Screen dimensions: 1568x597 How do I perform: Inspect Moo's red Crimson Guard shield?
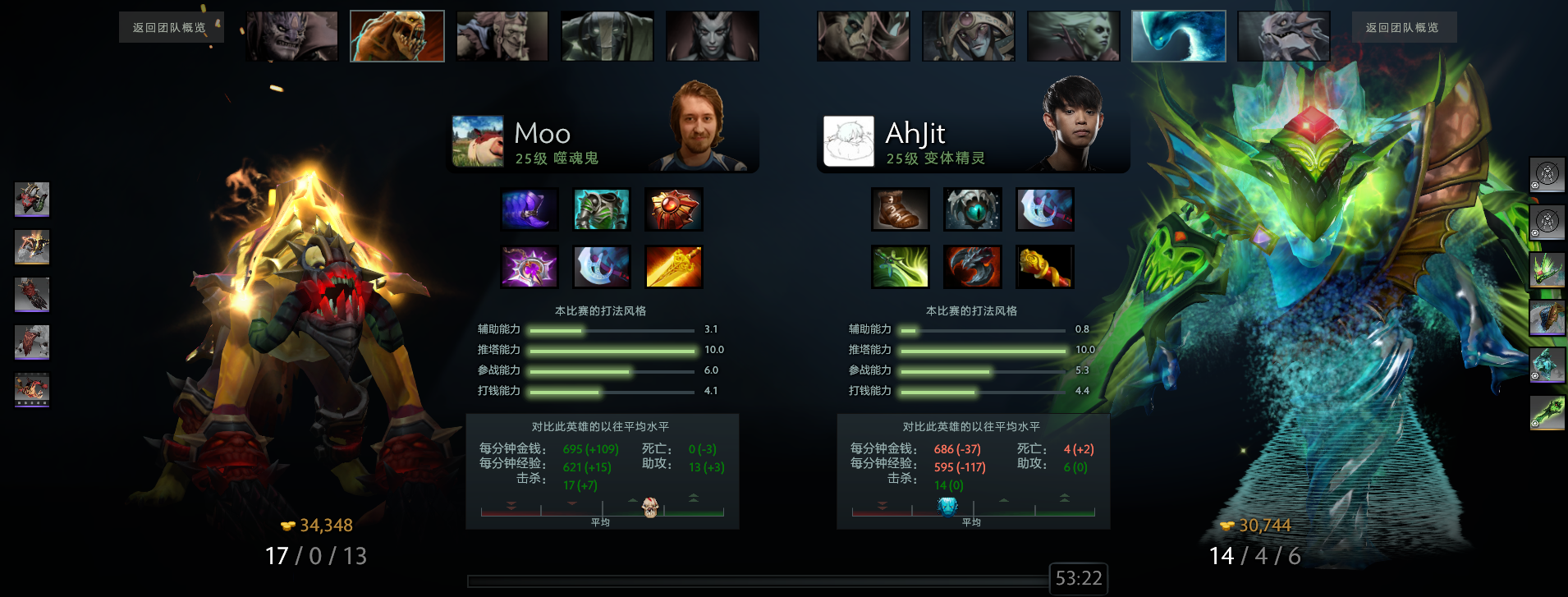click(673, 209)
